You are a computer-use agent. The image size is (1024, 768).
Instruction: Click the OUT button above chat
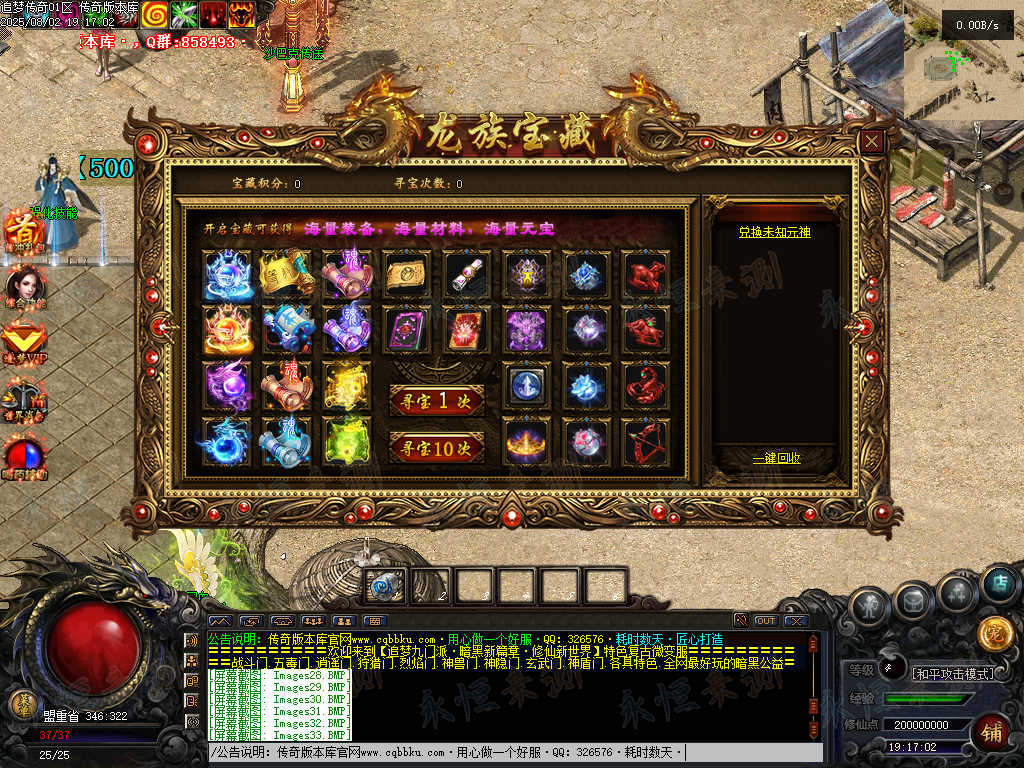(765, 621)
